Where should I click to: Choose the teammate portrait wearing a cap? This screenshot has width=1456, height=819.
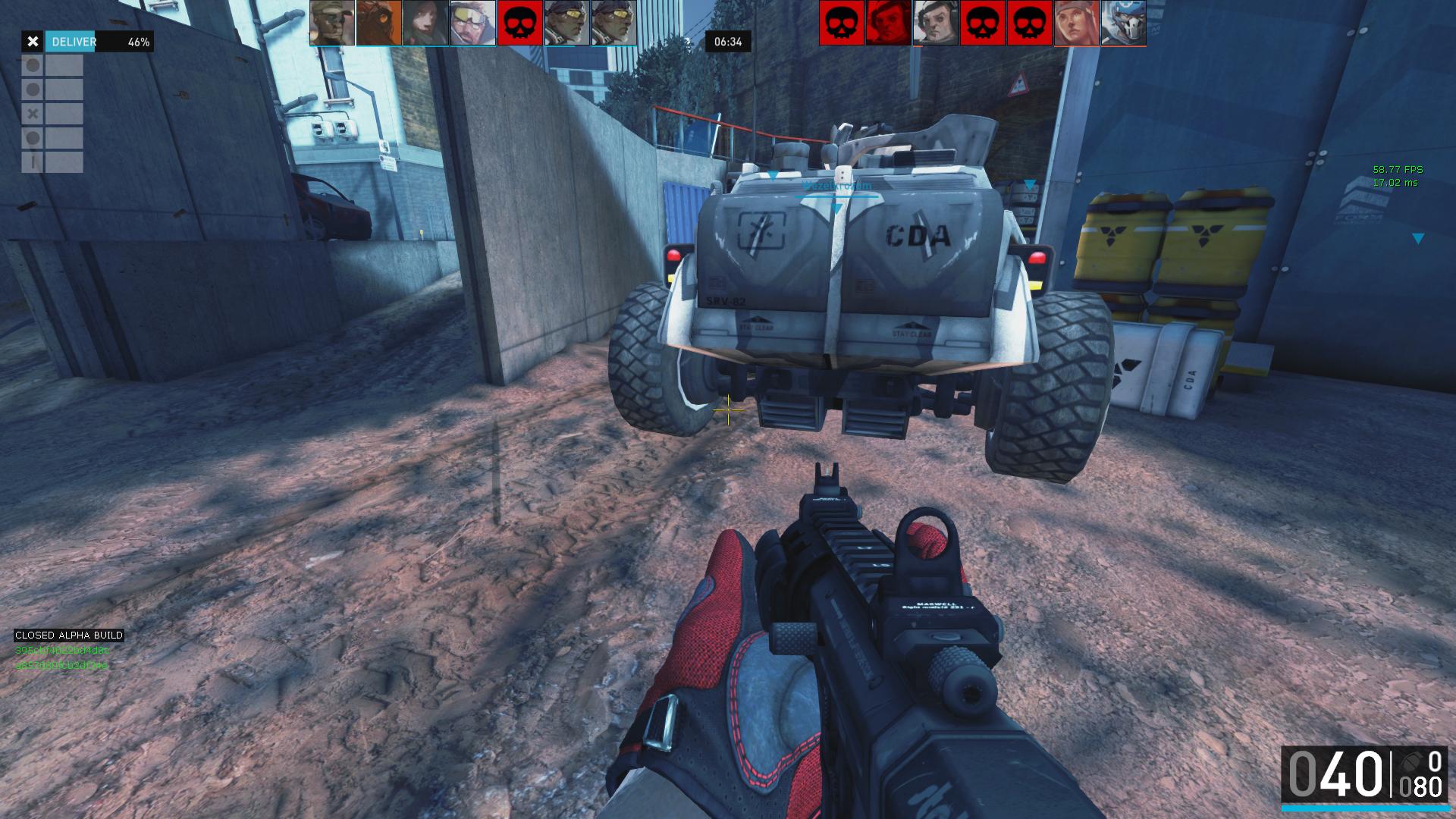point(332,23)
